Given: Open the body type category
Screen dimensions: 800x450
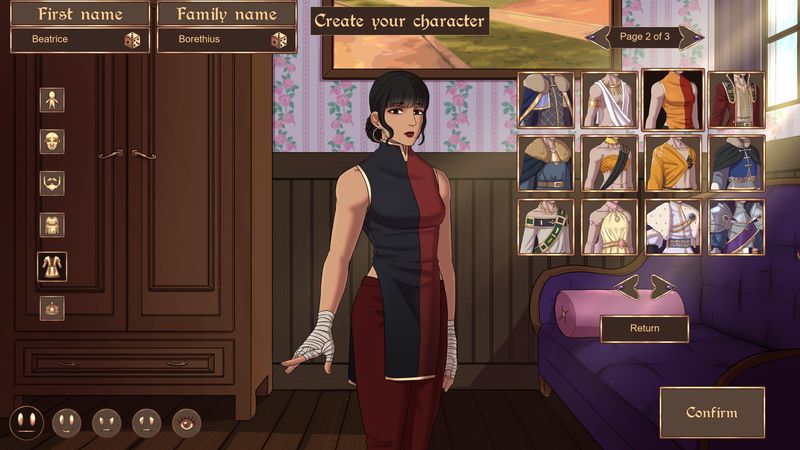Looking at the screenshot, I should click(x=52, y=100).
